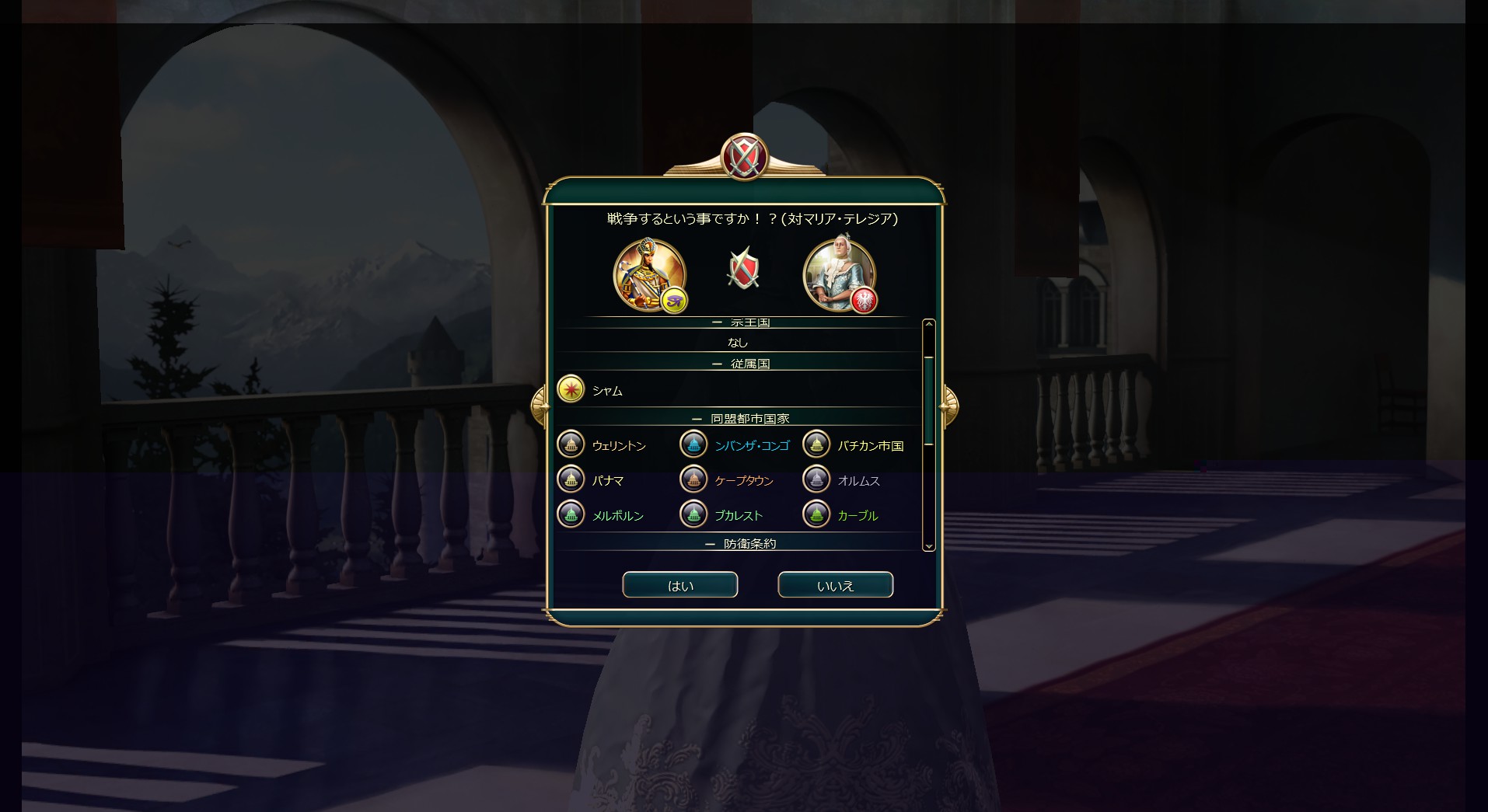
Task: Click Maria Theresa's leader portrait
Action: (x=839, y=274)
